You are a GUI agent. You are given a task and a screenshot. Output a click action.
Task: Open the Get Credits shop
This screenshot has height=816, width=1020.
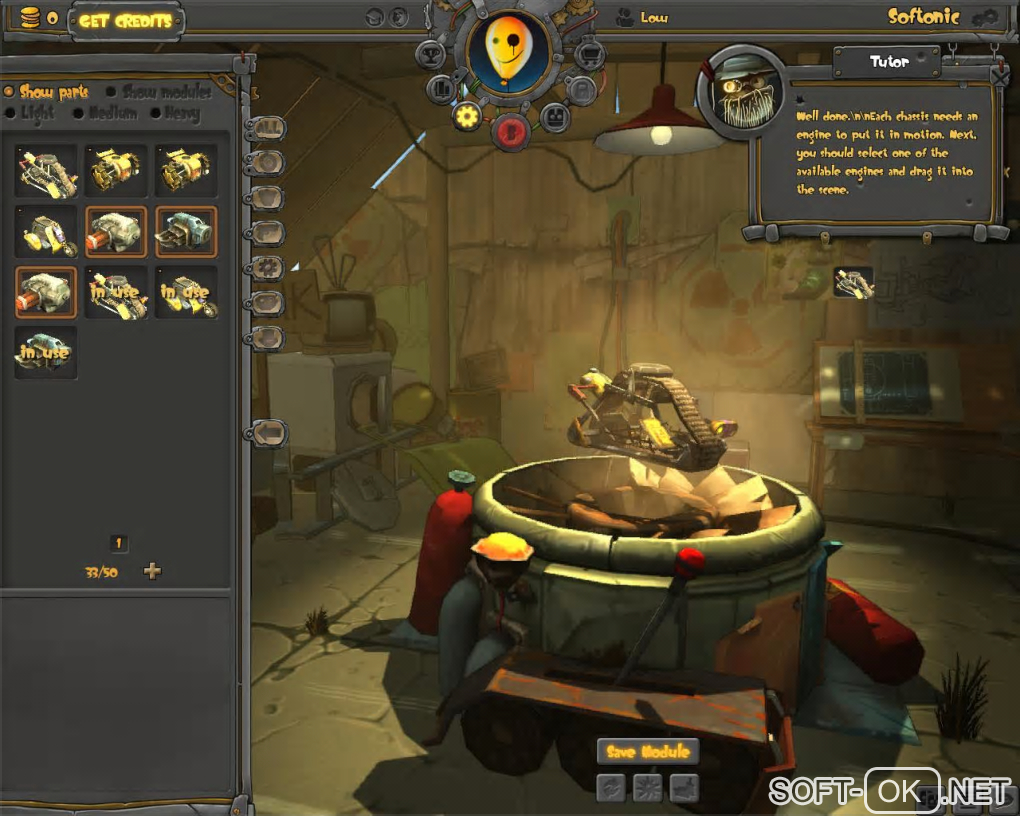click(x=125, y=19)
